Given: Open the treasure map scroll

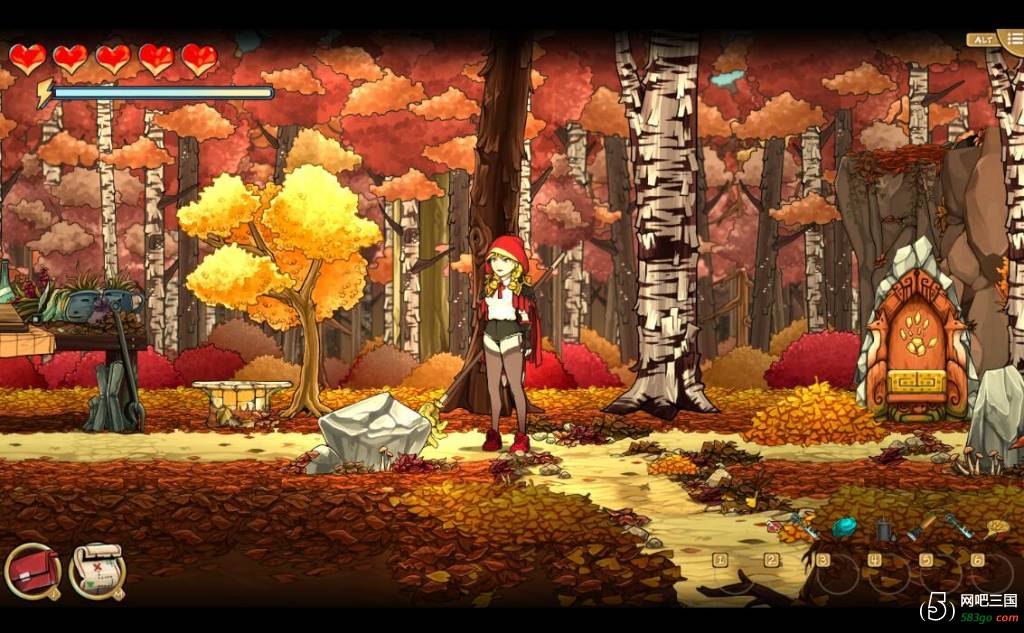Looking at the screenshot, I should (97, 571).
